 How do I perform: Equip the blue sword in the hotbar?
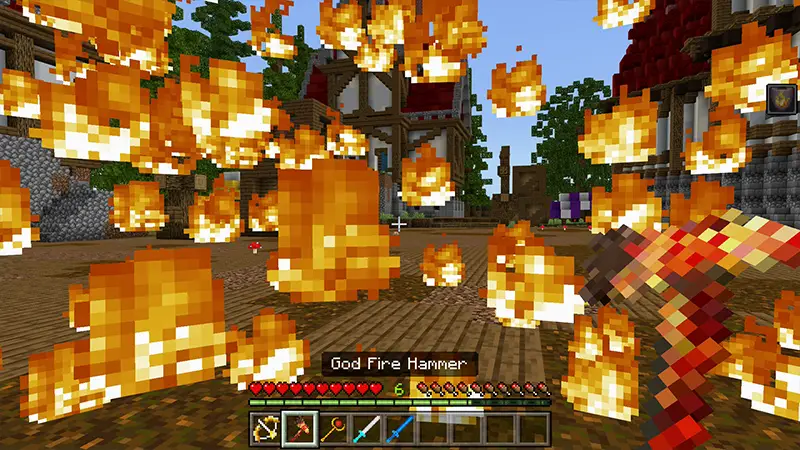[x=400, y=428]
